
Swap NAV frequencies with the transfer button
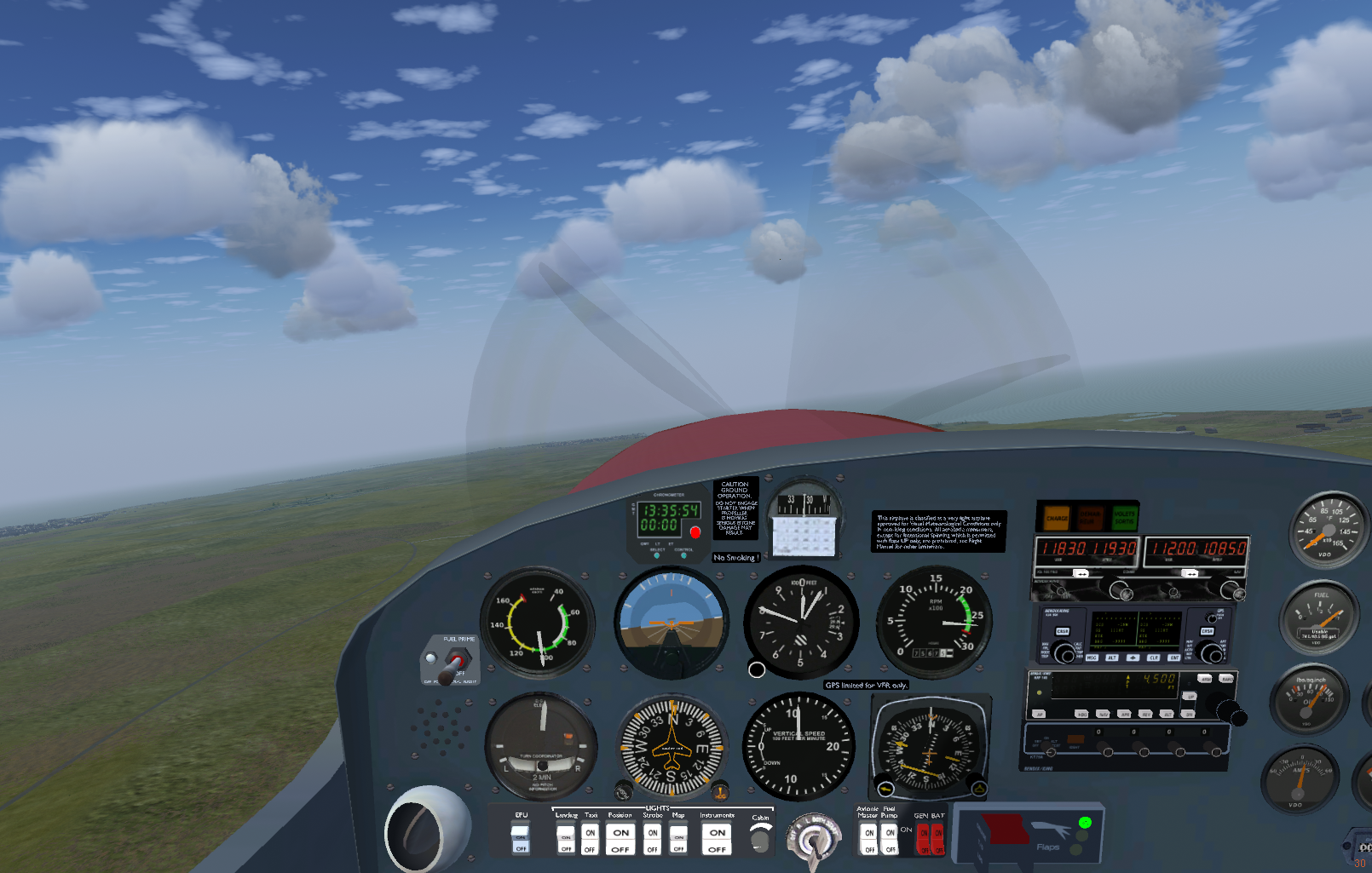1190,574
